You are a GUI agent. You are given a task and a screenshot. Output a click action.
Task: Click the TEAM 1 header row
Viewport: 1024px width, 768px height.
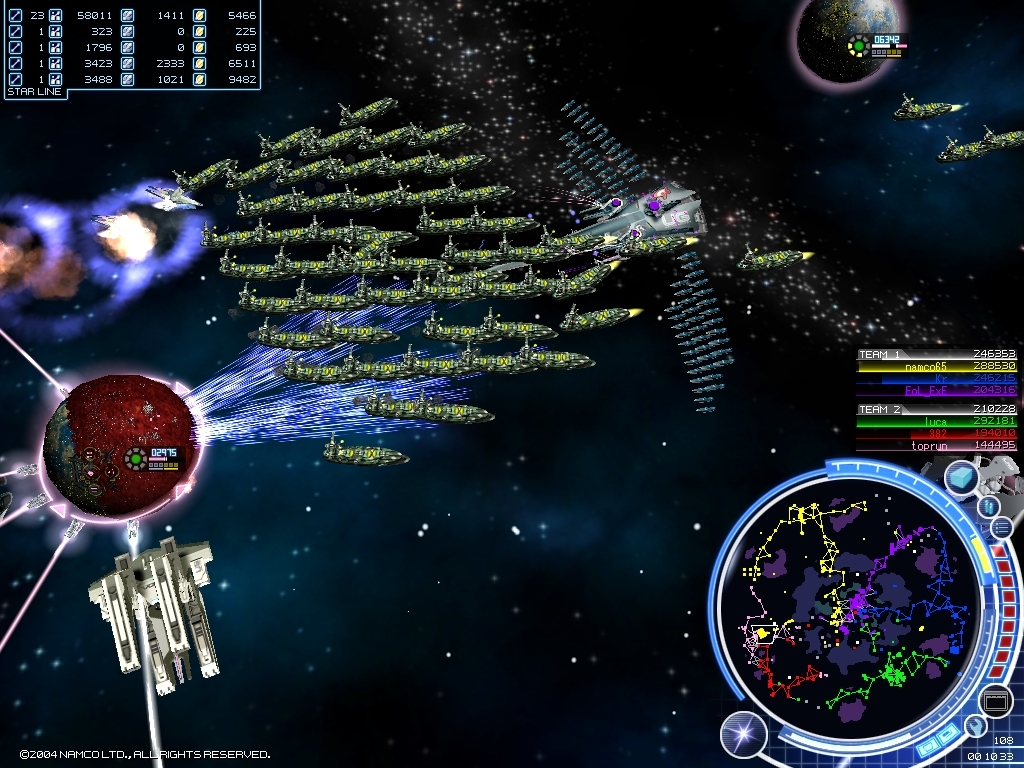point(936,354)
